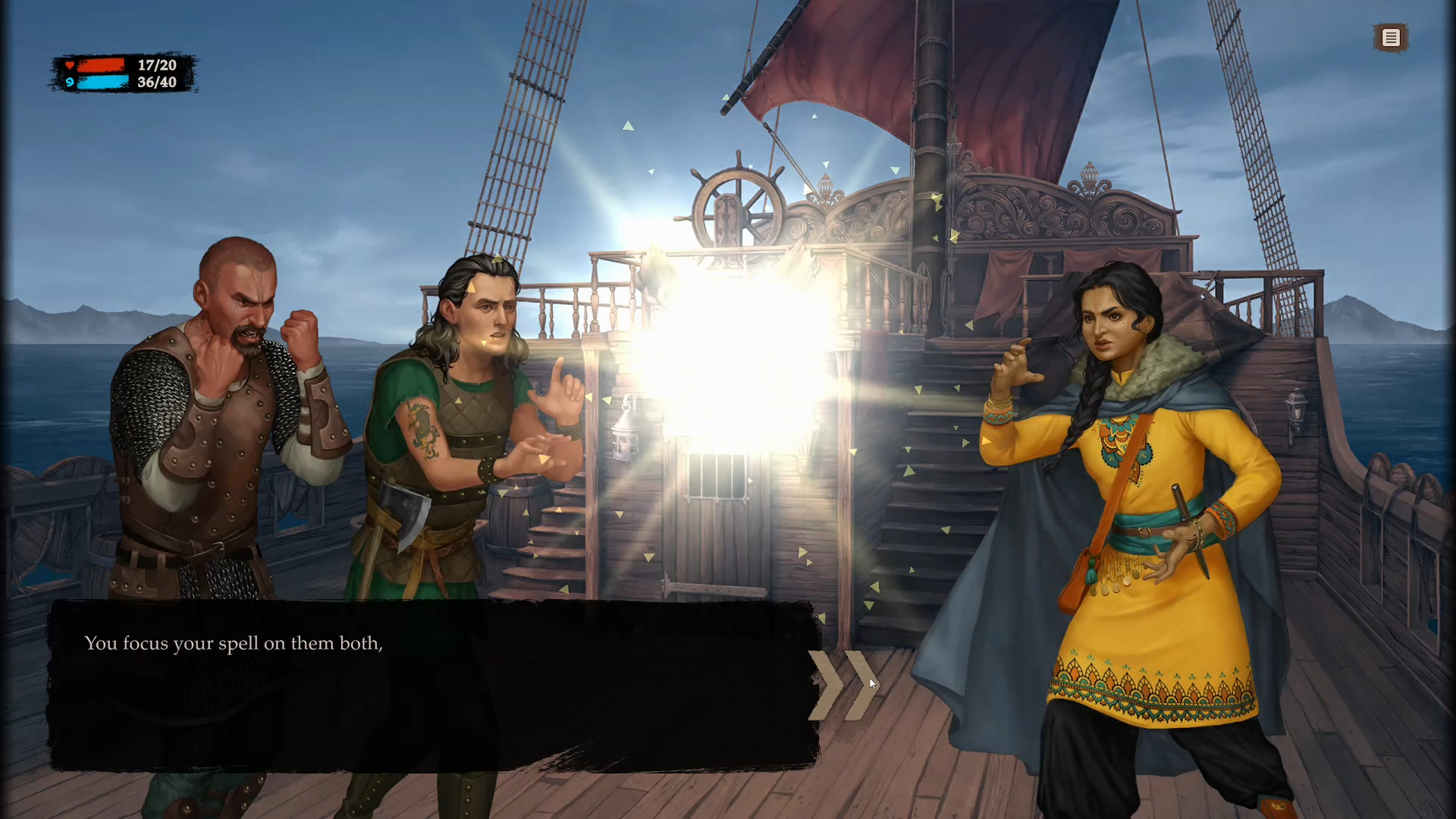Click the blue mana swirl icon
The width and height of the screenshot is (1456, 819).
pyautogui.click(x=69, y=83)
